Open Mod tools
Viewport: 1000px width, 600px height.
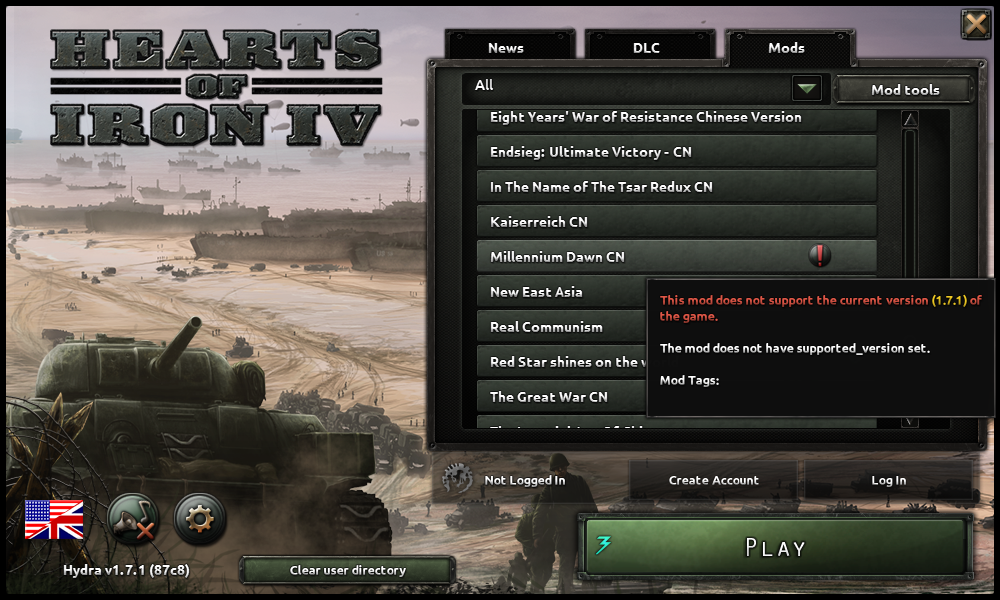(x=904, y=90)
